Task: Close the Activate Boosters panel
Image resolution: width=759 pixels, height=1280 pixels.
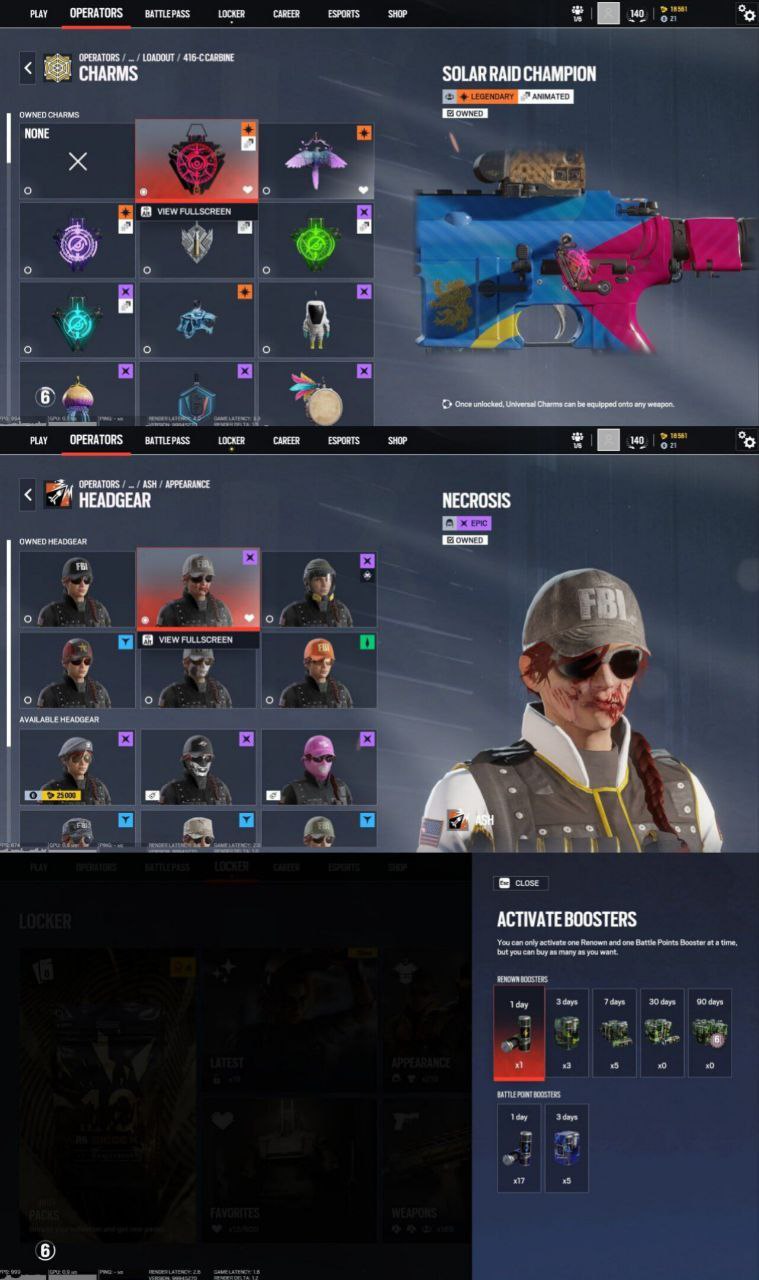Action: [520, 883]
